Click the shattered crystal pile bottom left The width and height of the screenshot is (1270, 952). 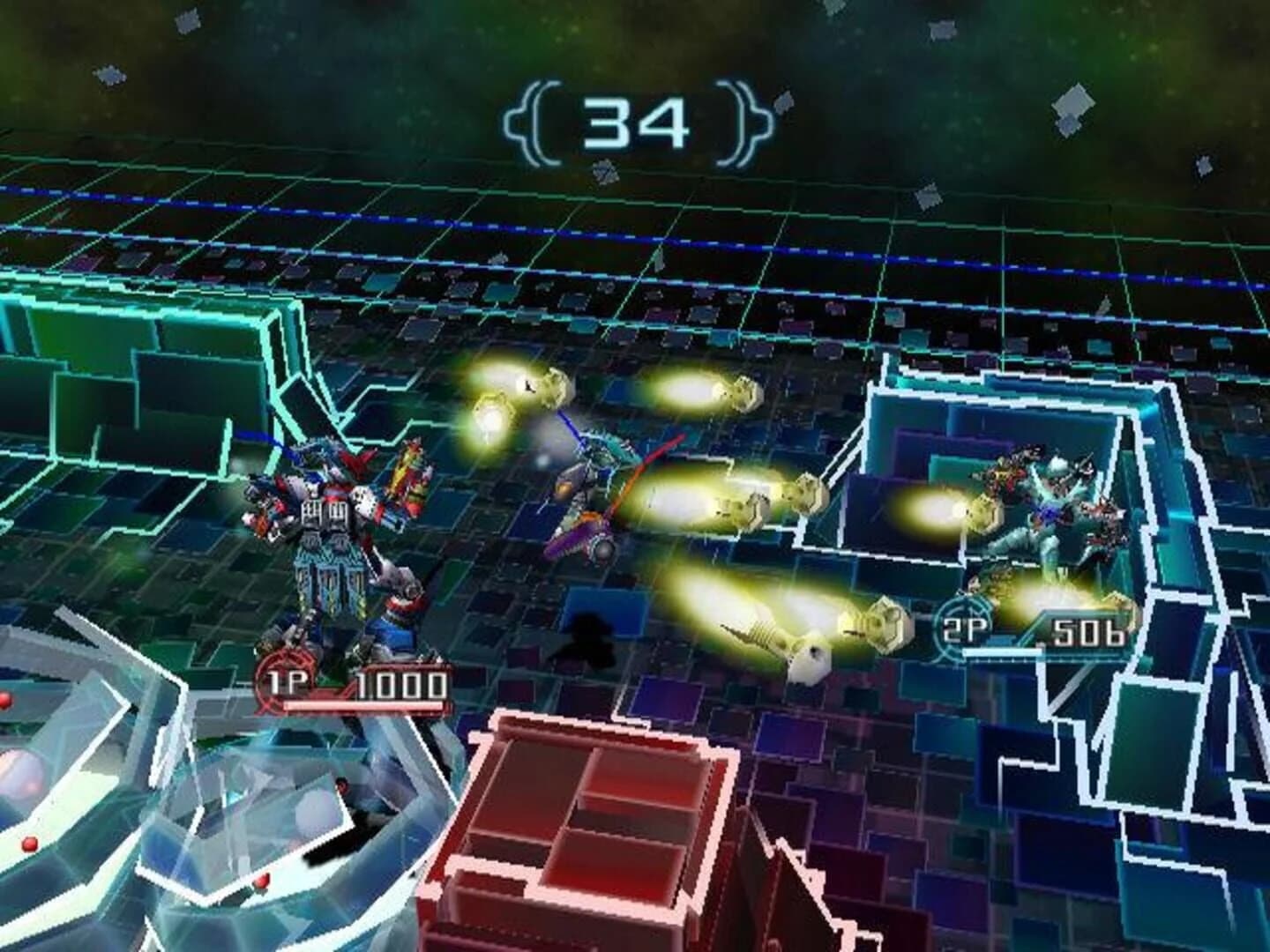tap(176, 837)
